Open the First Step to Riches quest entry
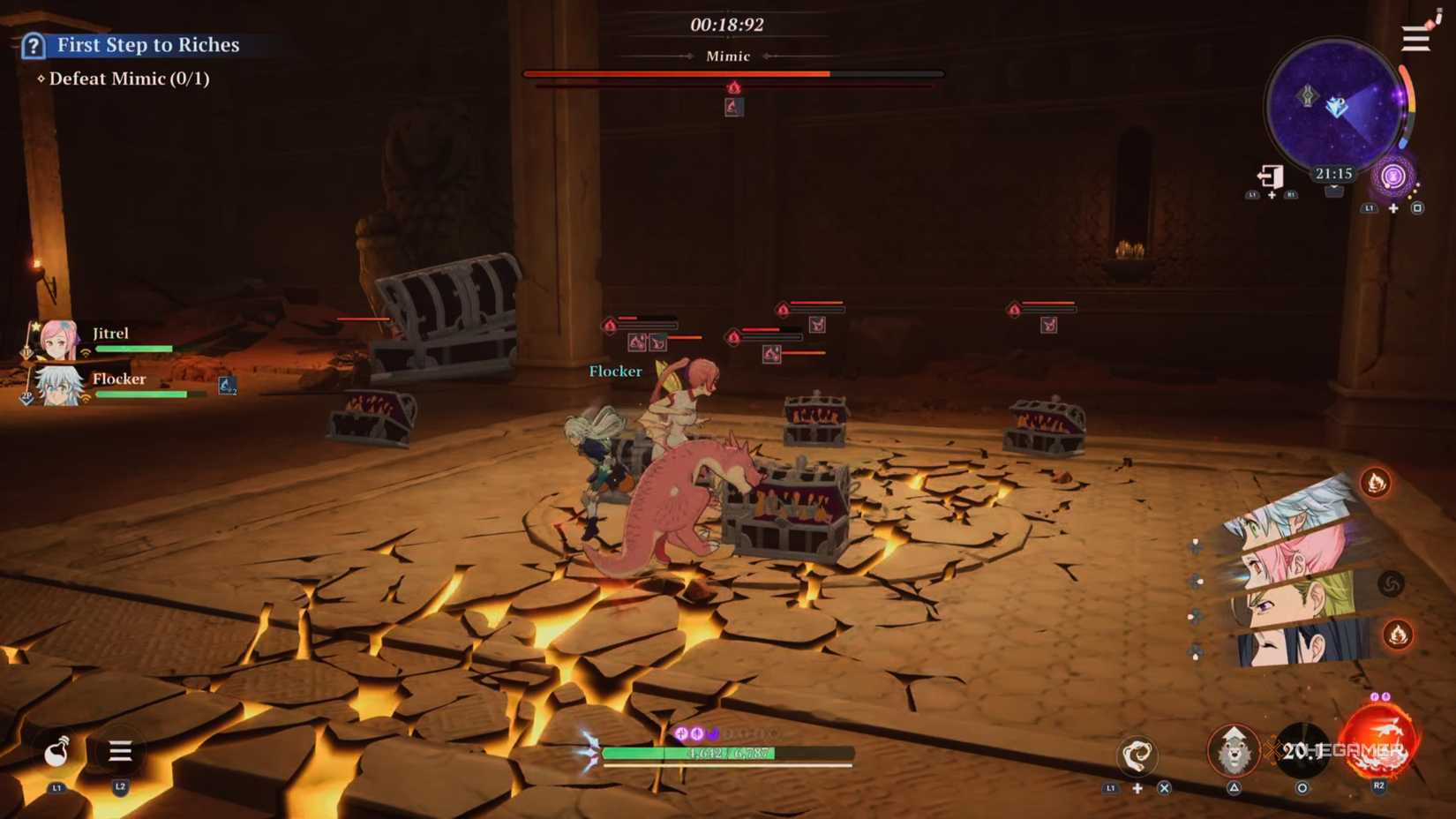Viewport: 1456px width, 819px height. pos(146,44)
